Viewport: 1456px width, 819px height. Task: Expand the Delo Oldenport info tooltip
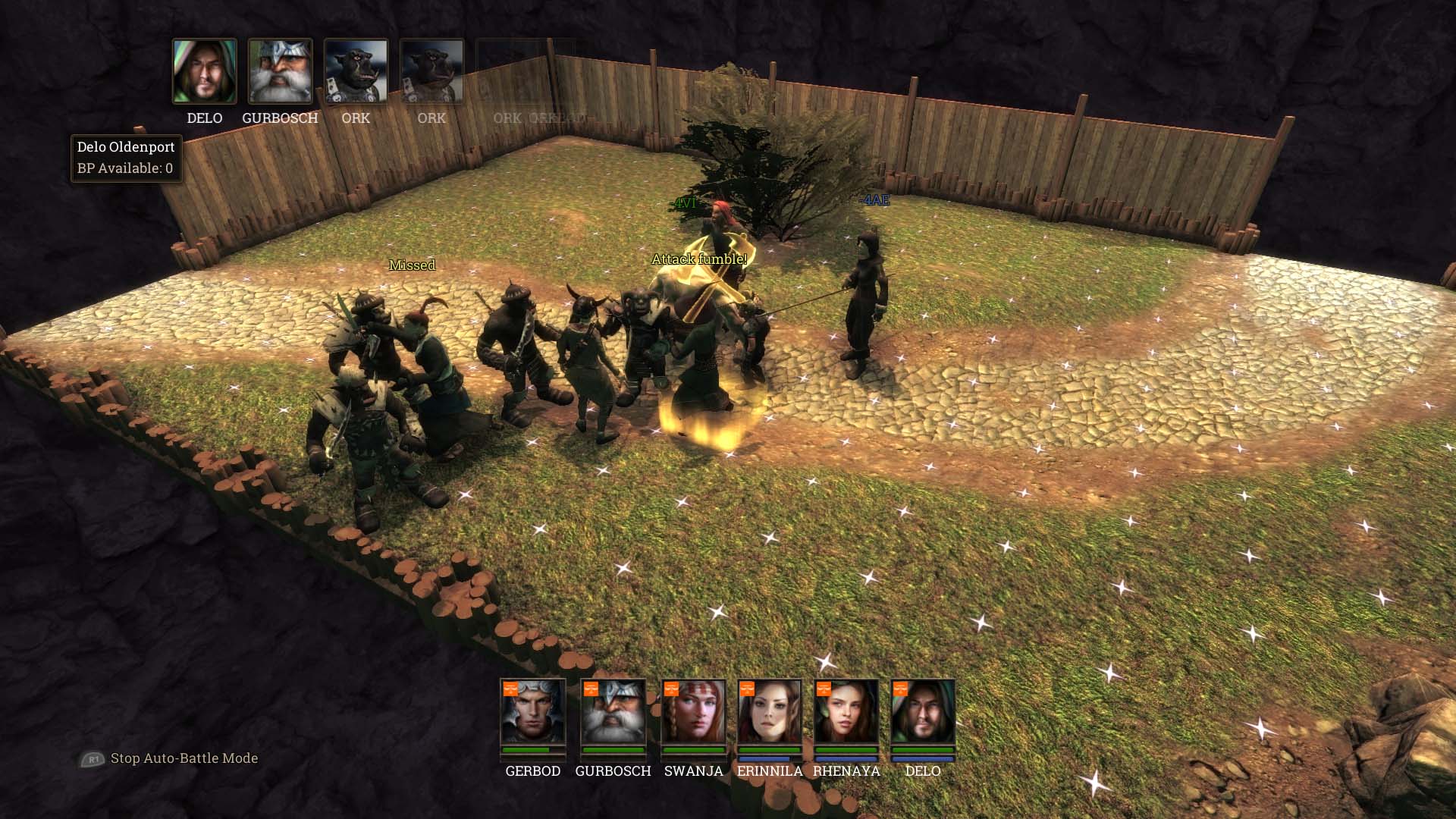126,147
